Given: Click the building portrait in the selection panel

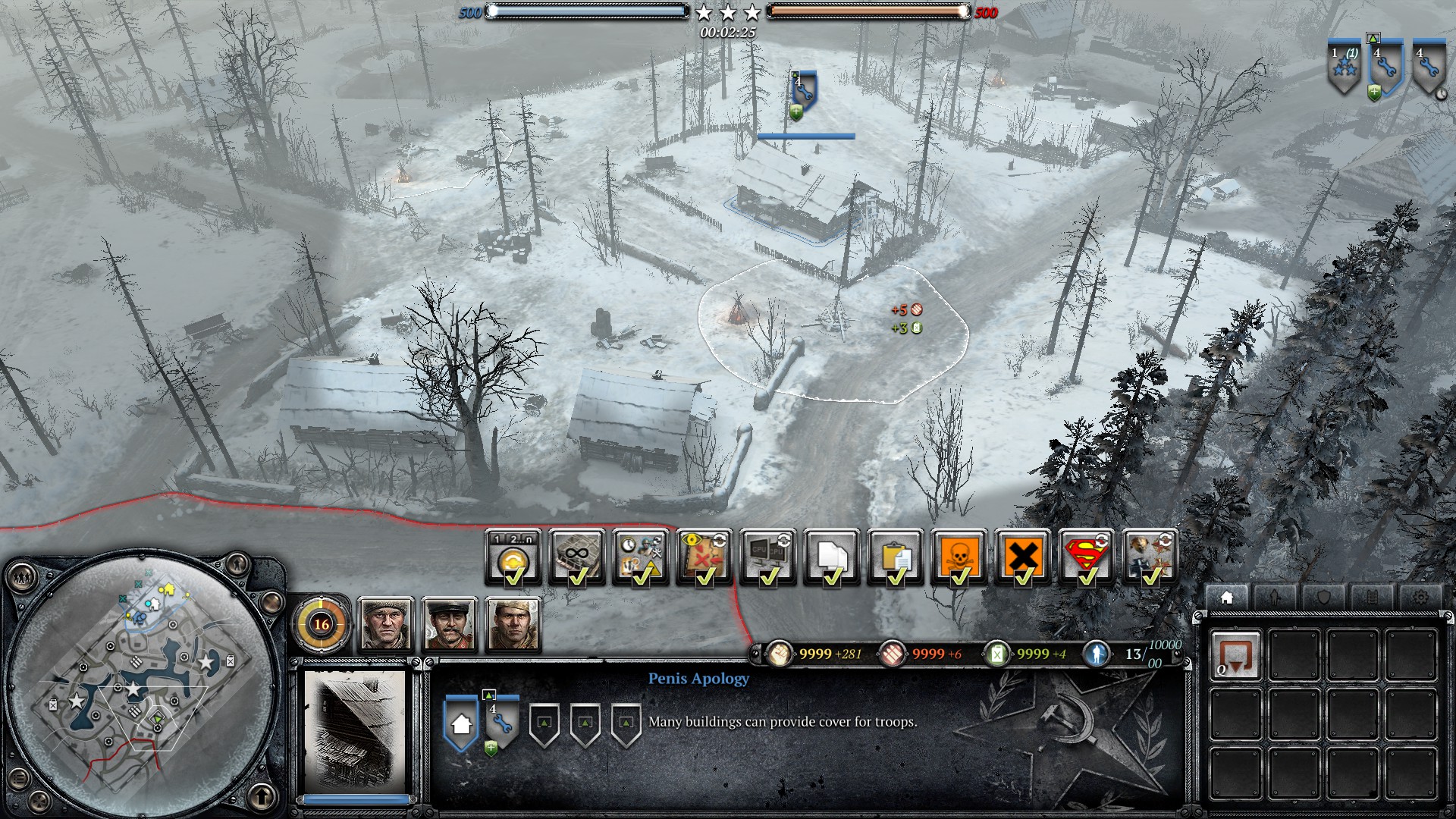Looking at the screenshot, I should (355, 732).
